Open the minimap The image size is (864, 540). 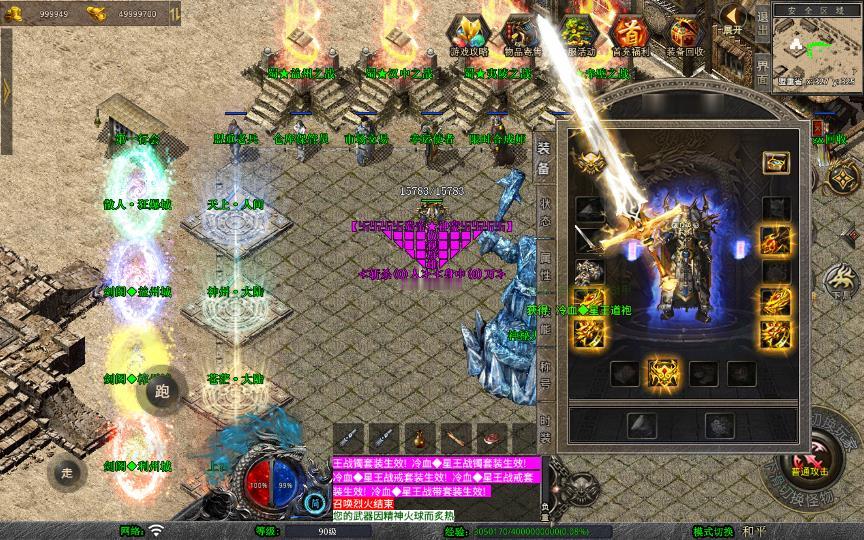(x=817, y=46)
